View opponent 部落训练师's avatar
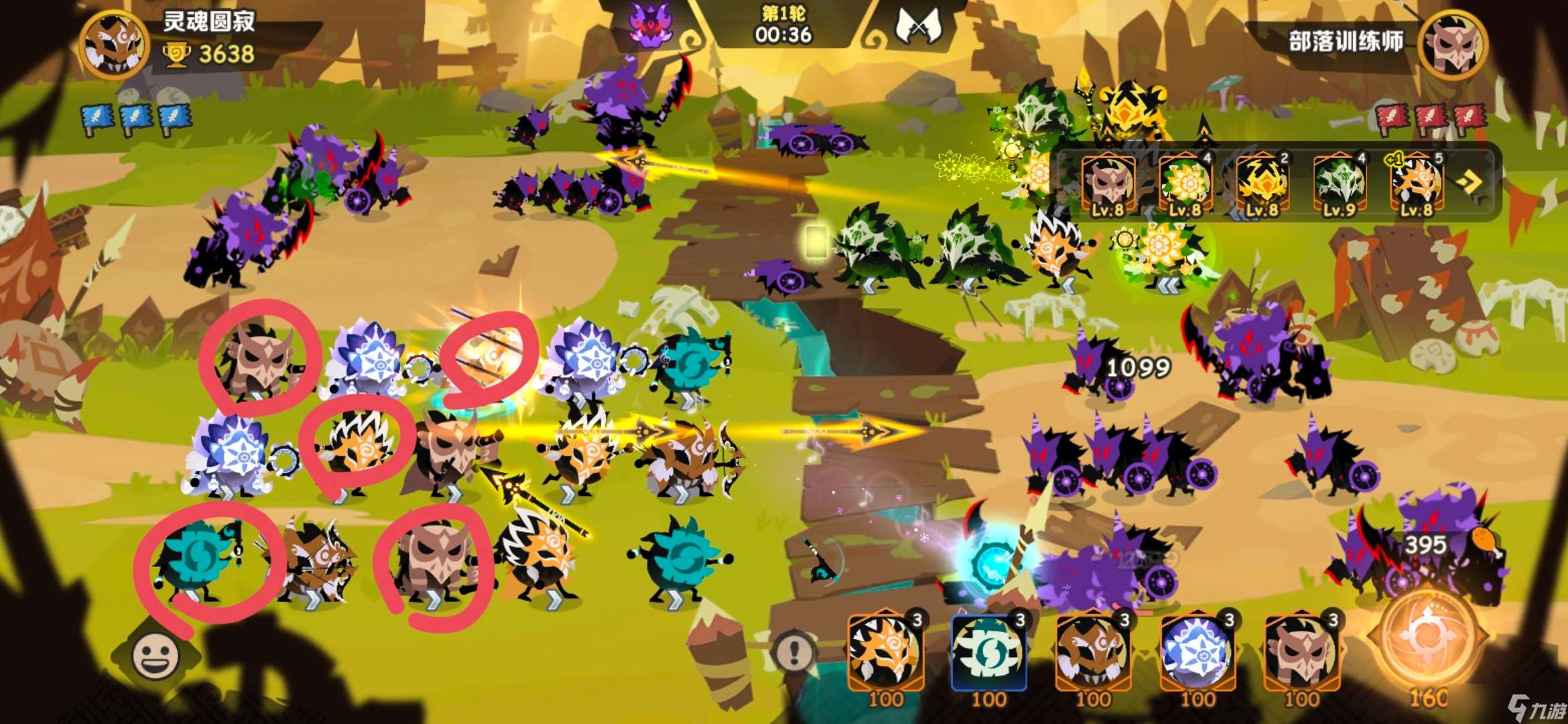 (x=1451, y=44)
